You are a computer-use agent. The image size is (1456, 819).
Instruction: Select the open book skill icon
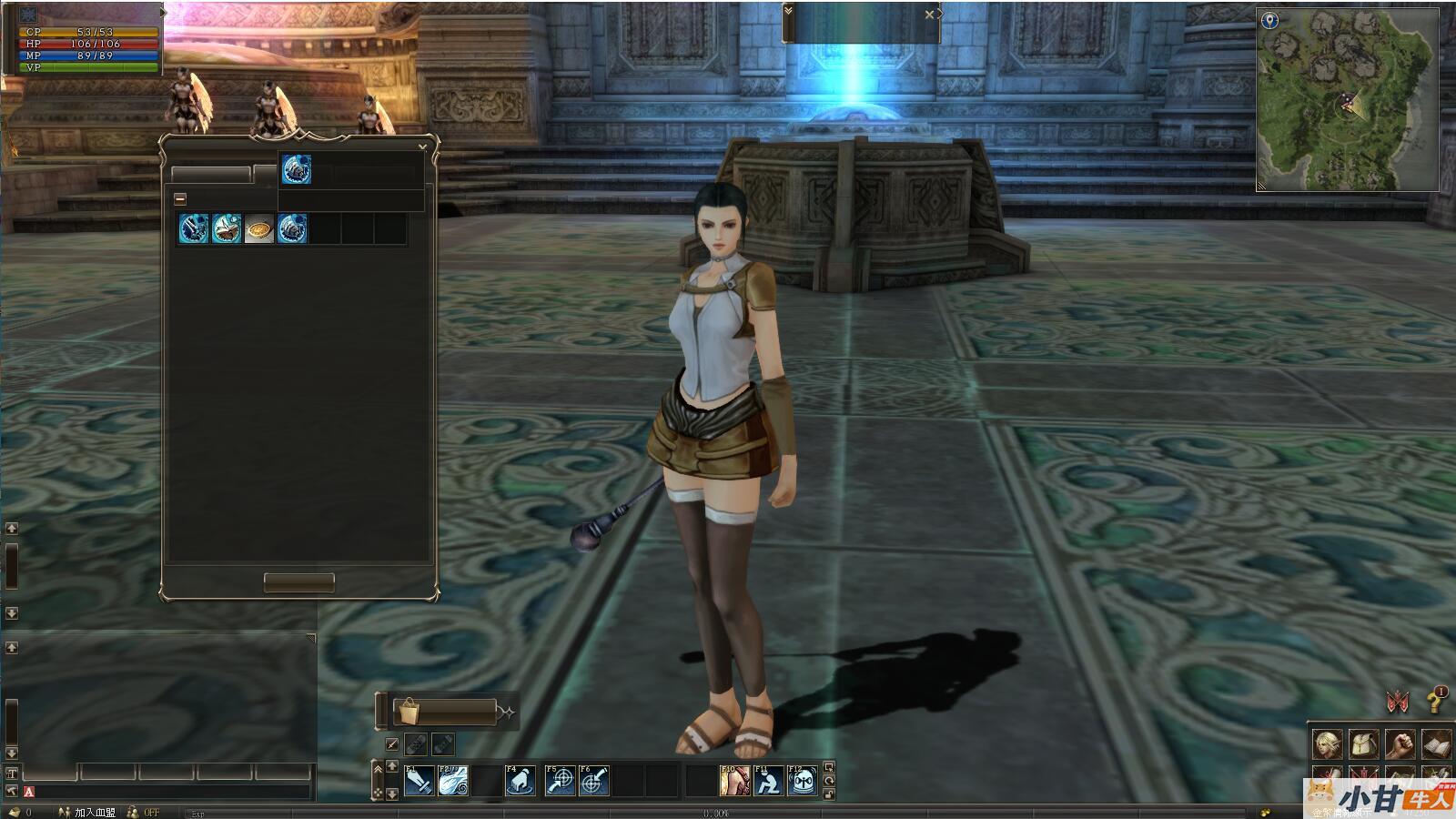227,228
